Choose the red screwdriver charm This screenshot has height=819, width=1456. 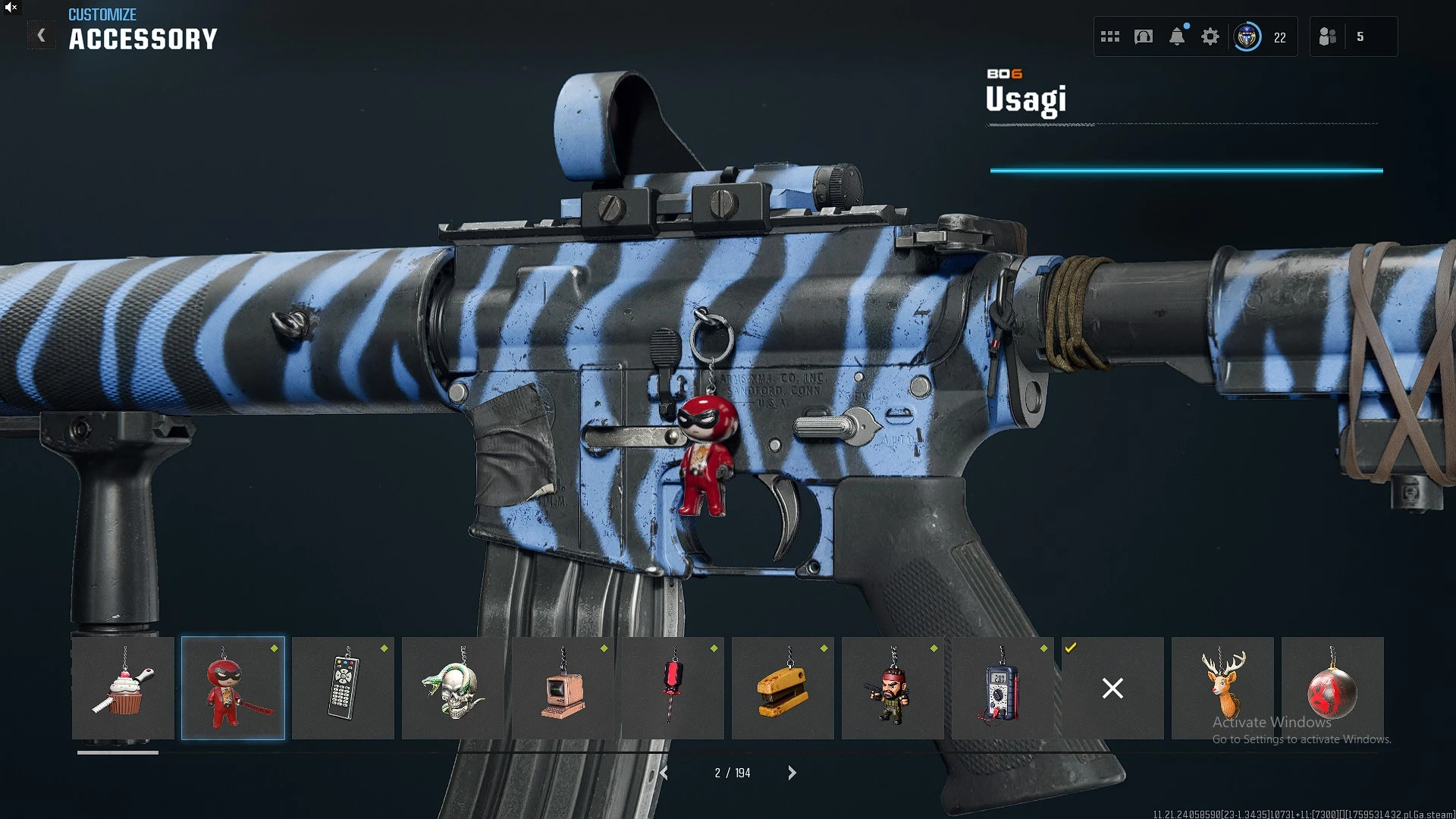pos(673,688)
